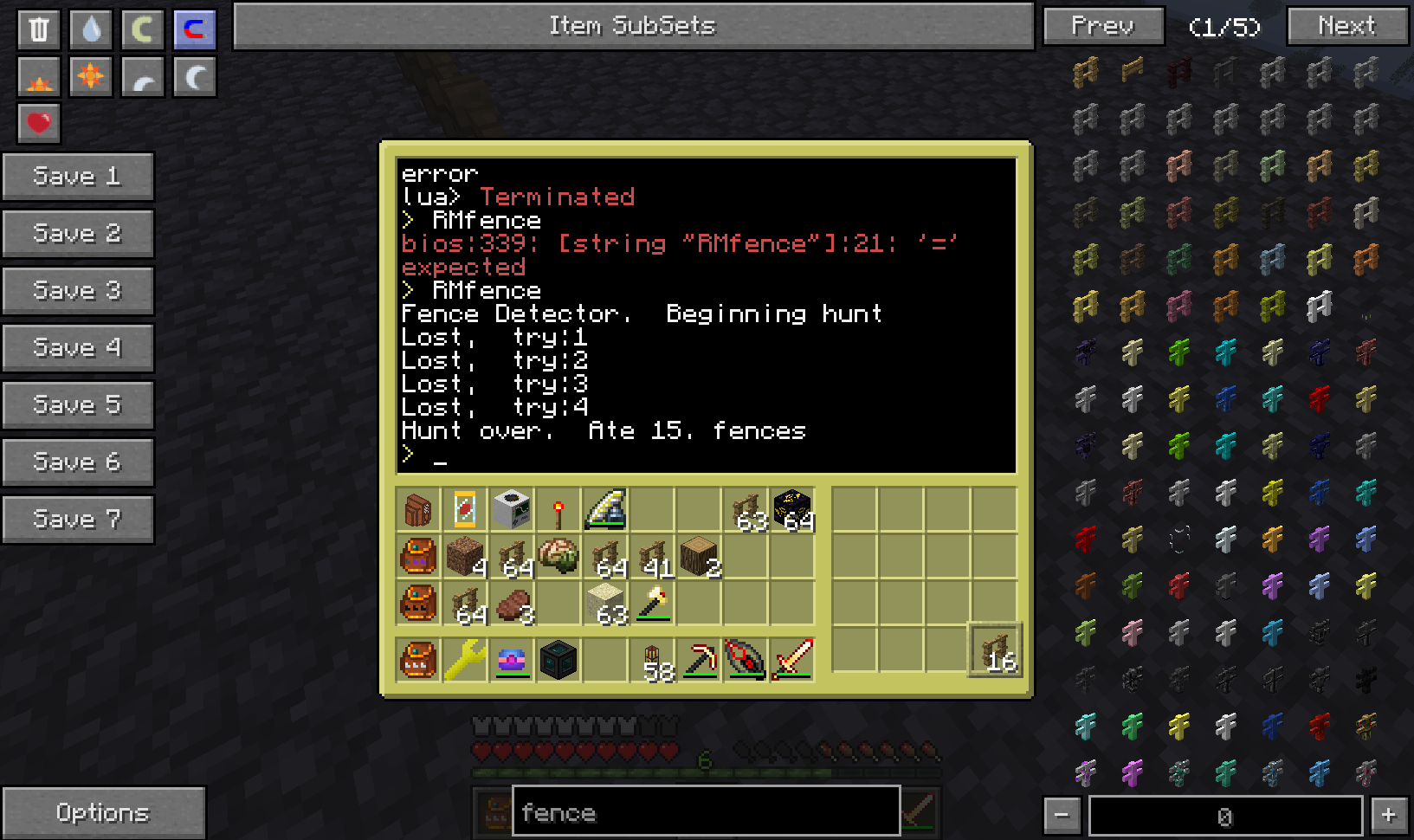
Task: Increase item quantity with plus button
Action: 1389,815
